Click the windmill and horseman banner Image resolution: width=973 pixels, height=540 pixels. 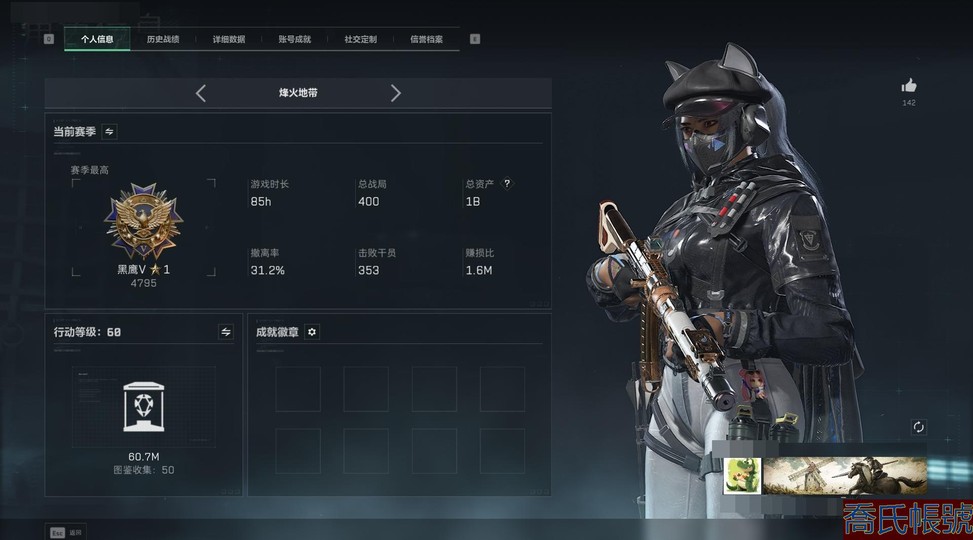click(x=845, y=476)
